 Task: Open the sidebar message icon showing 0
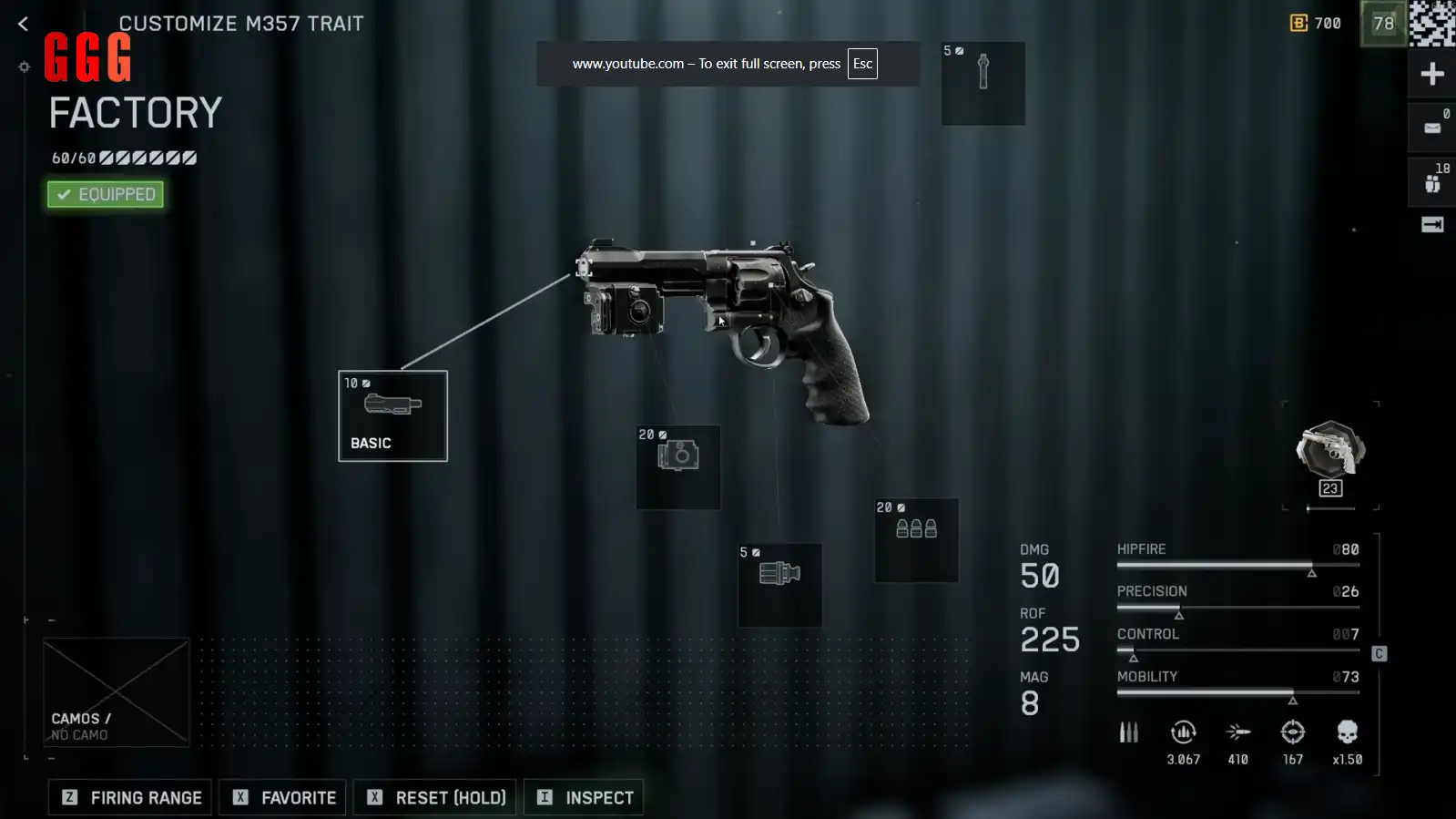tap(1432, 127)
